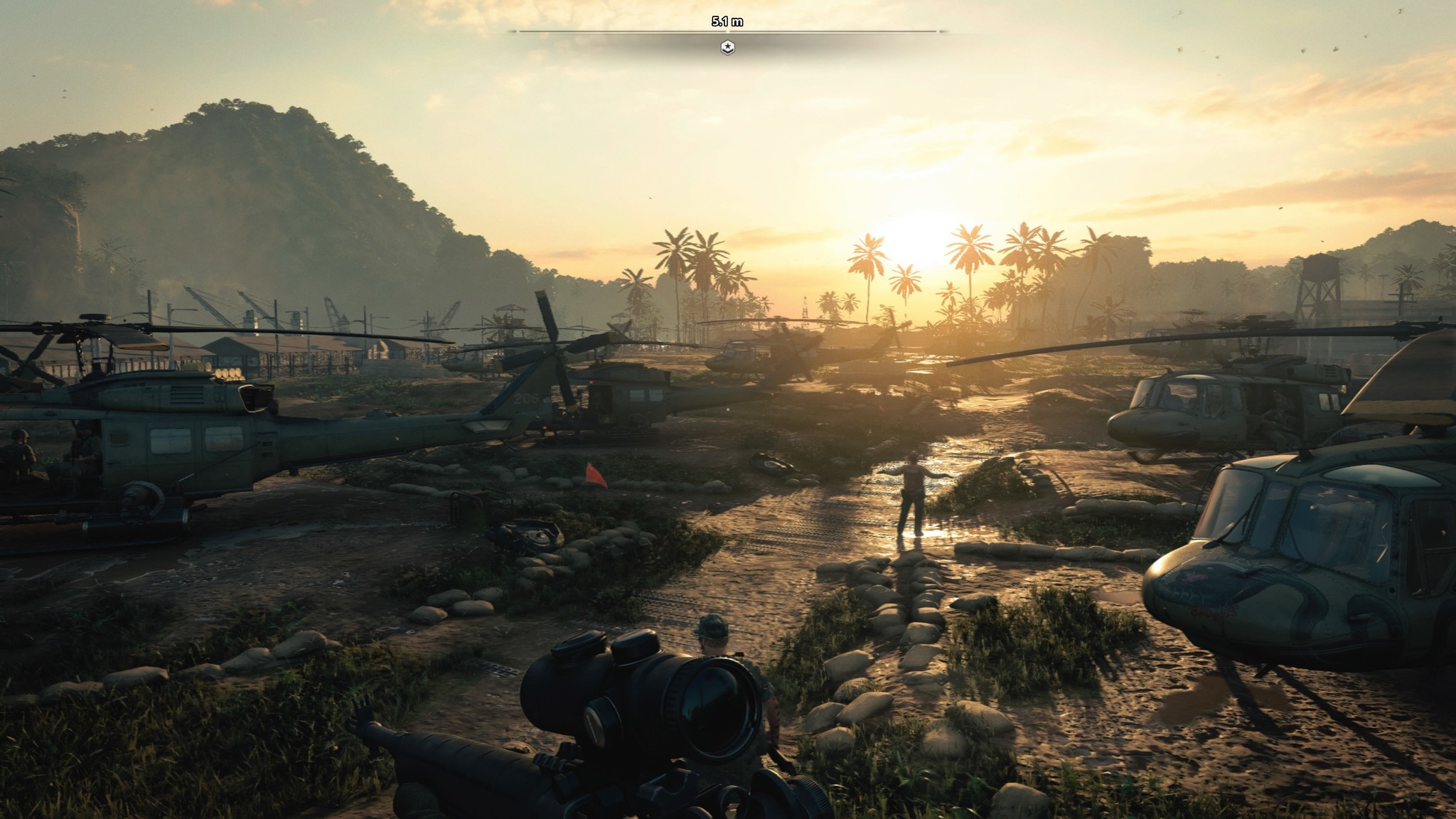The width and height of the screenshot is (1456, 819).
Task: Select the compass bar at top
Action: point(727,31)
